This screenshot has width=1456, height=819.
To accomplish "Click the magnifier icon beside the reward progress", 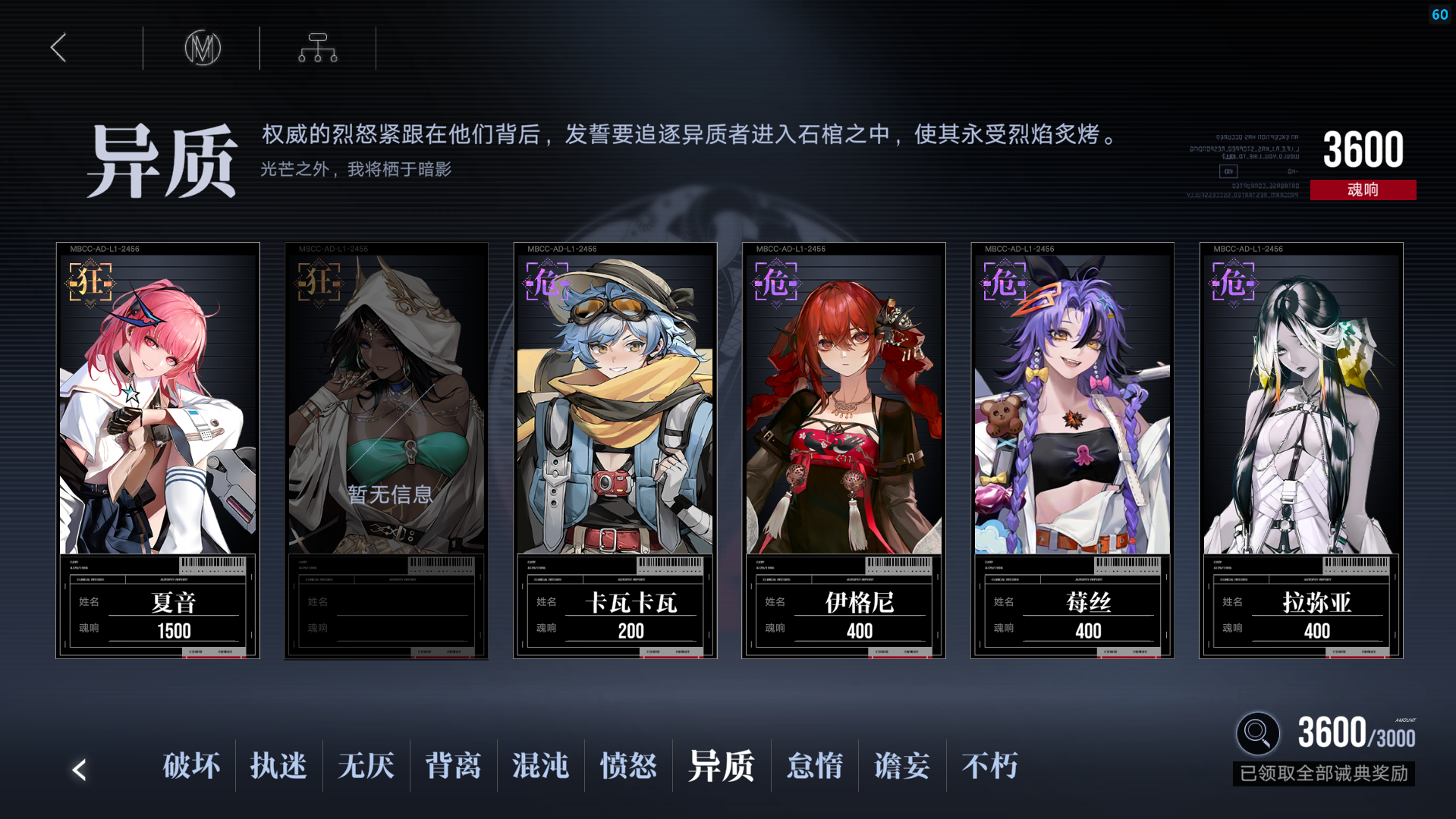I will [1257, 733].
